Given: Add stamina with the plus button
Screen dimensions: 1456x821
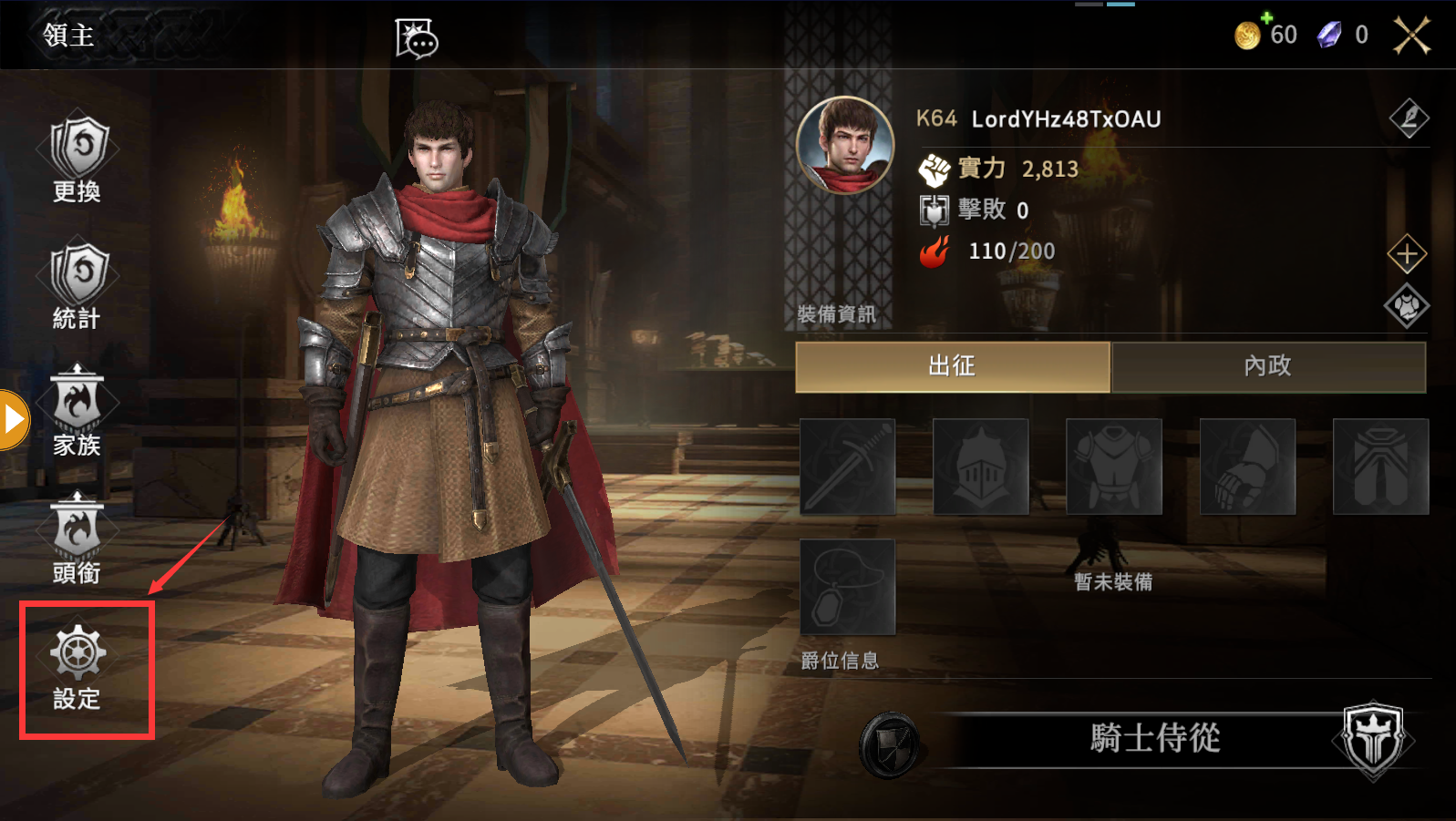Looking at the screenshot, I should tap(1407, 254).
